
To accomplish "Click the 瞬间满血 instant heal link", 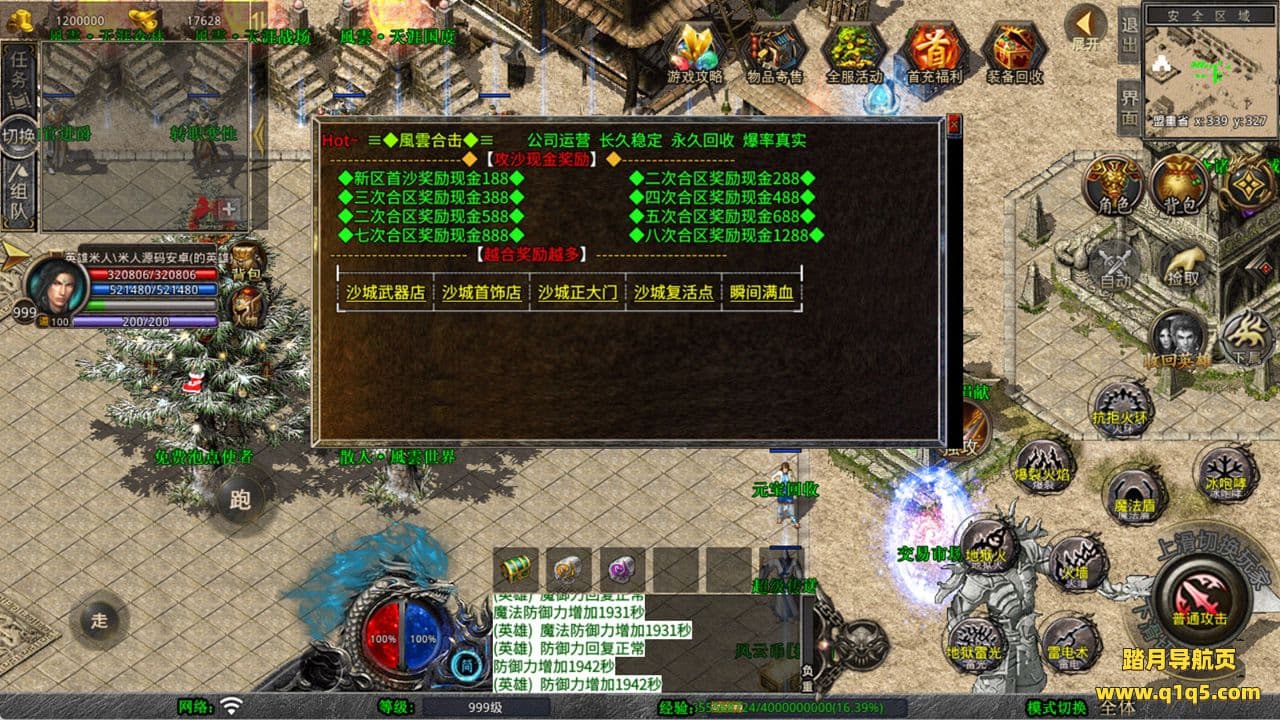I will [x=761, y=293].
